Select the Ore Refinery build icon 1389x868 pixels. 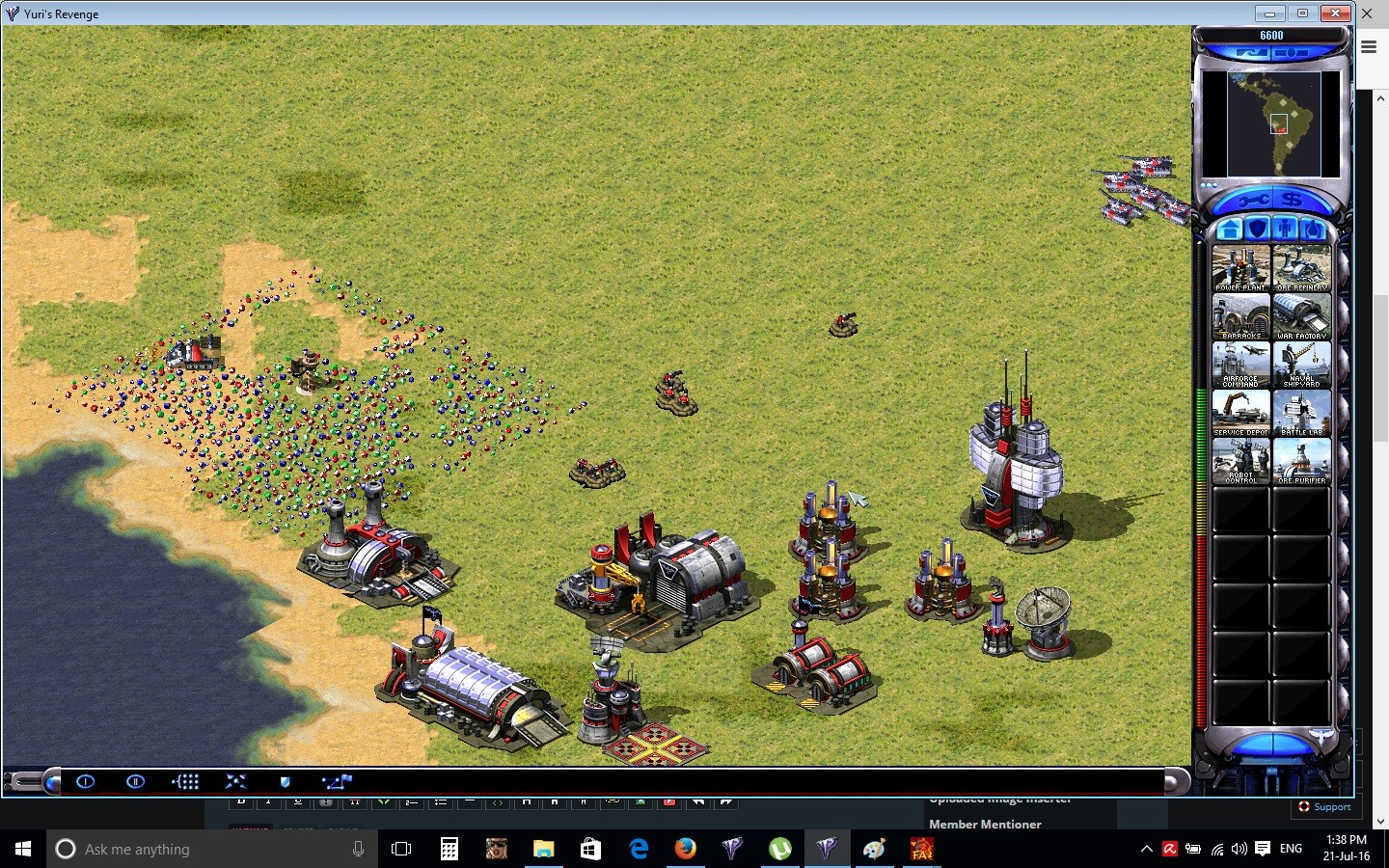tap(1301, 265)
